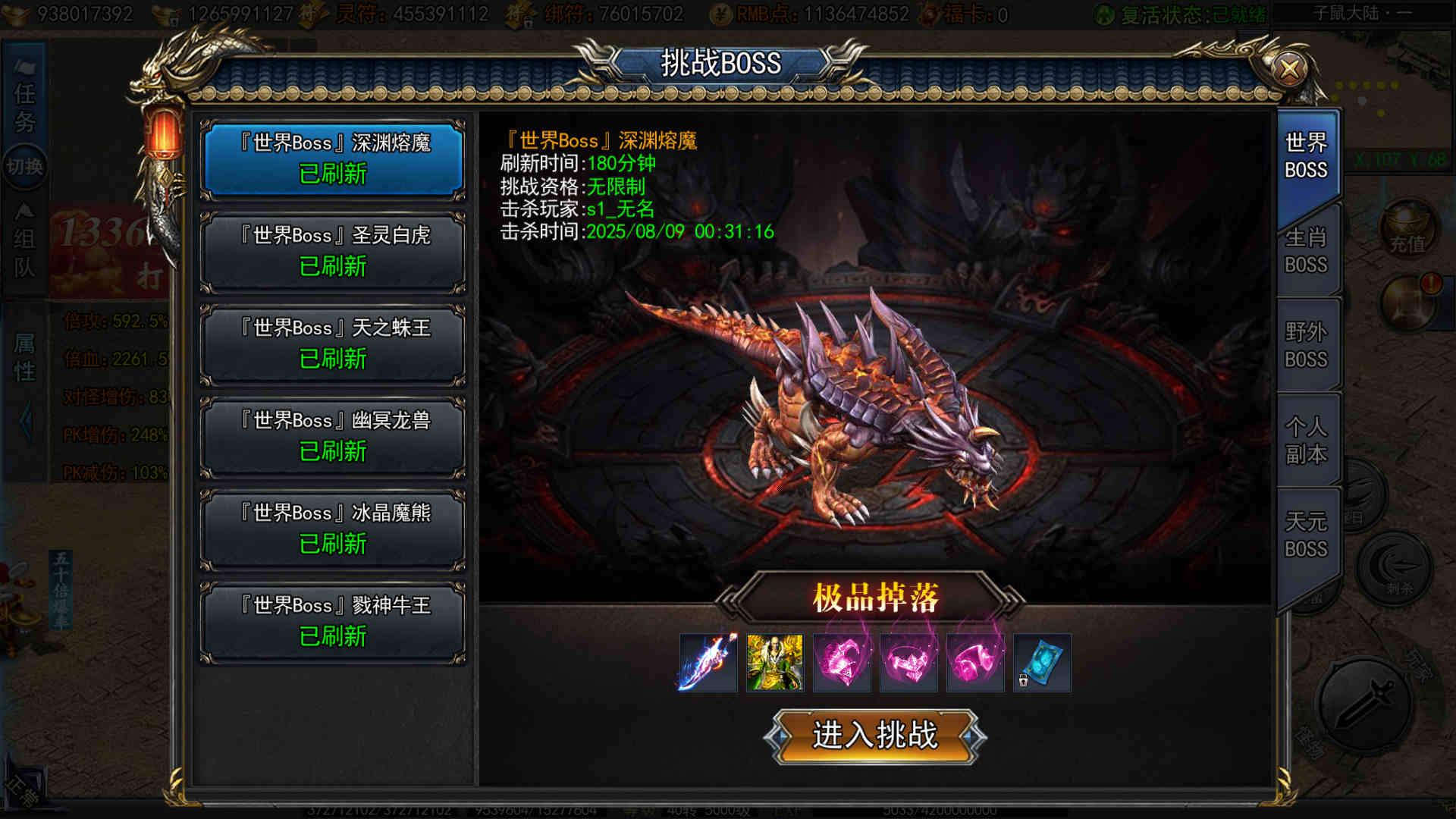The image size is (1456, 819).
Task: Select the 冰晶魔熊 boss entry
Action: pos(333,529)
